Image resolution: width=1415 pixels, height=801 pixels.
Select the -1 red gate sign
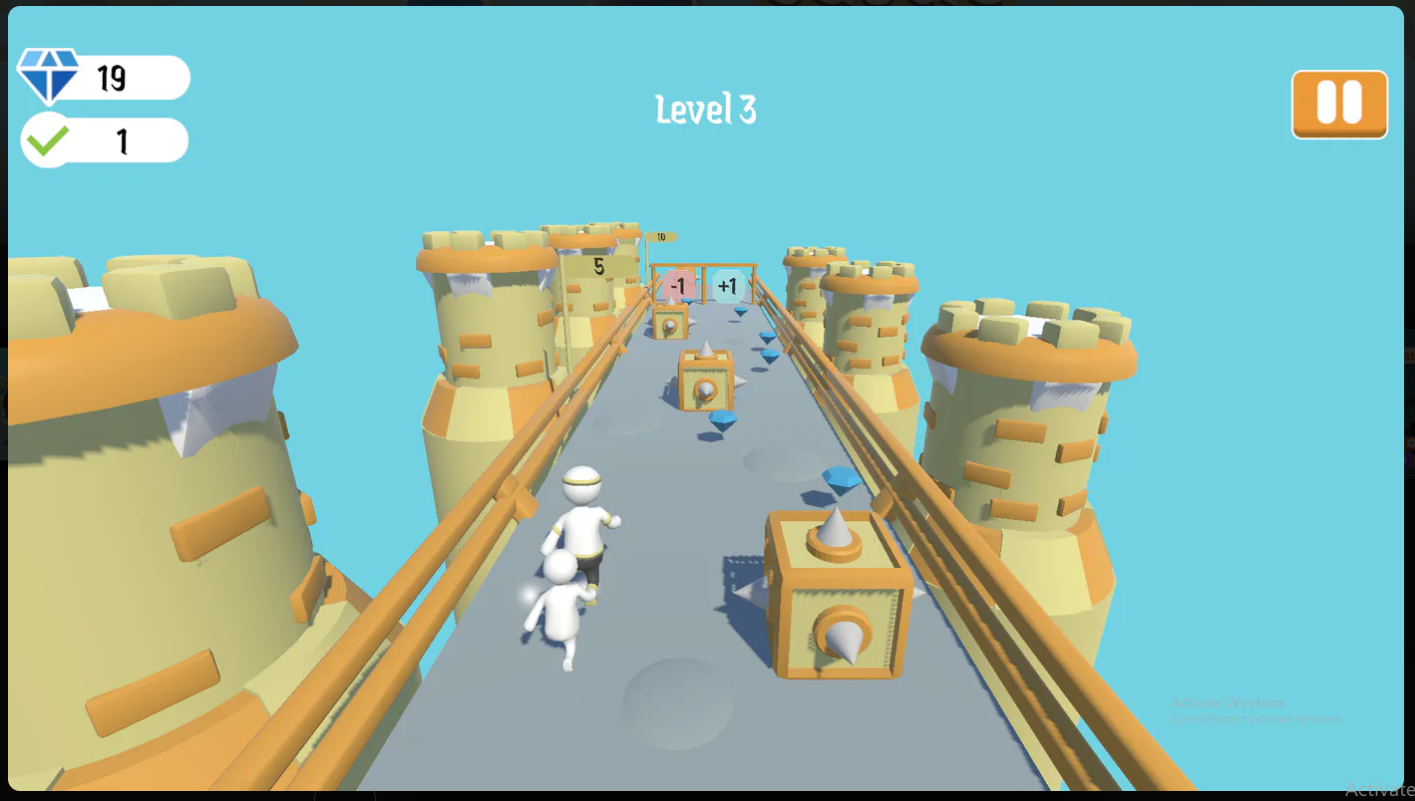coord(678,285)
